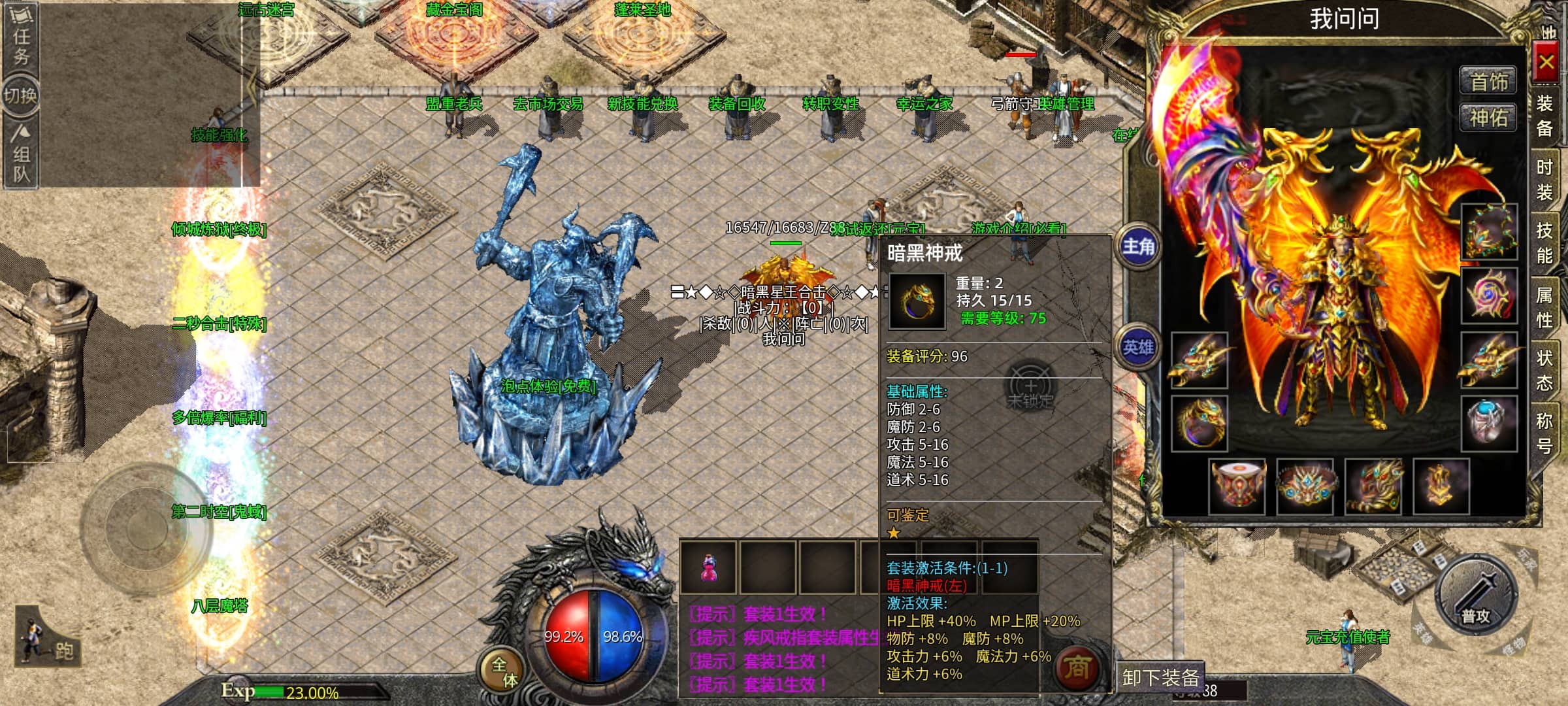Screen dimensions: 1568x706
Task: Switch to the 称号 titles tab
Action: coord(1544,433)
